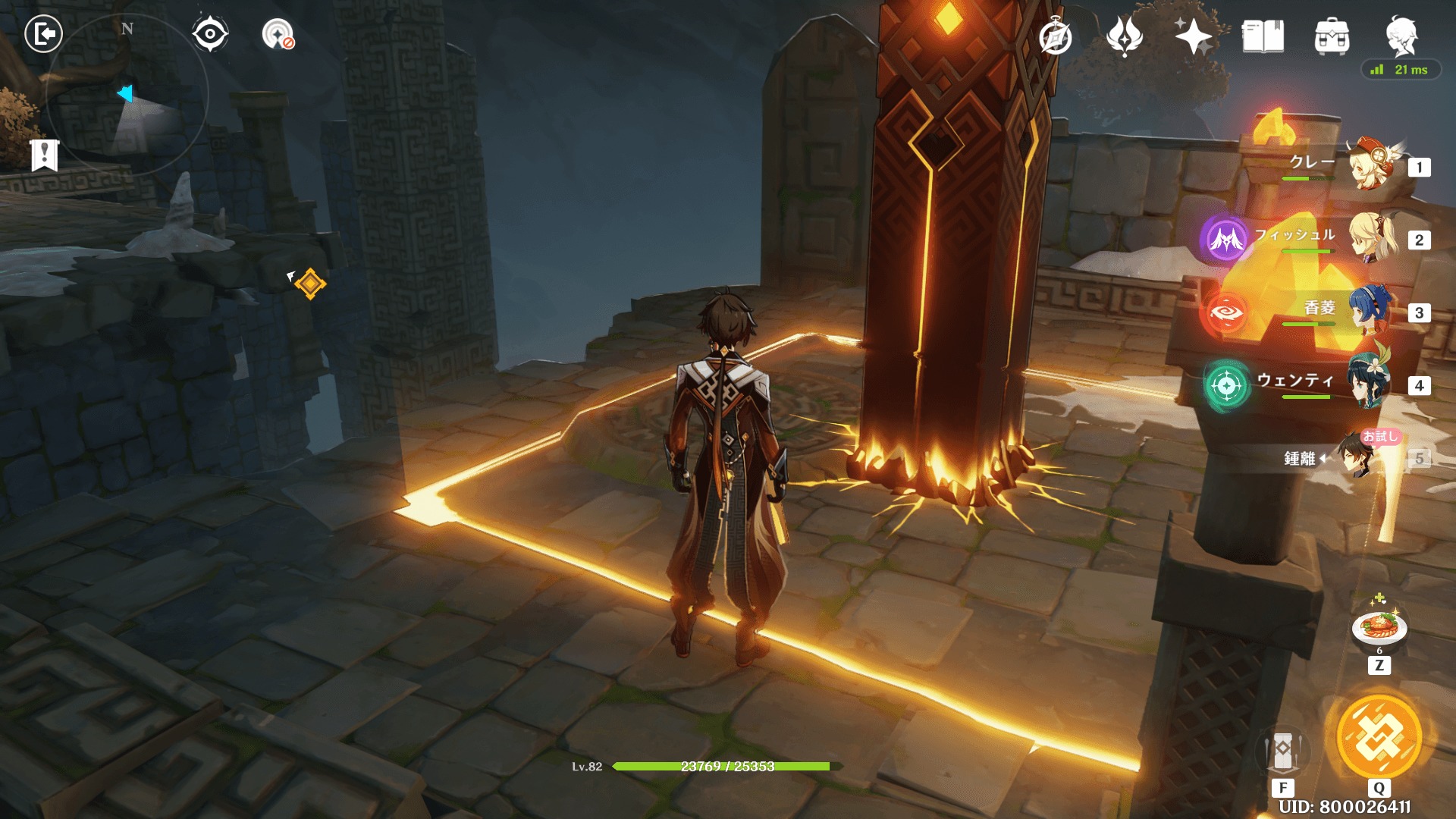The width and height of the screenshot is (1456, 819).
Task: Switch to party member ウェンティ
Action: tap(1370, 383)
